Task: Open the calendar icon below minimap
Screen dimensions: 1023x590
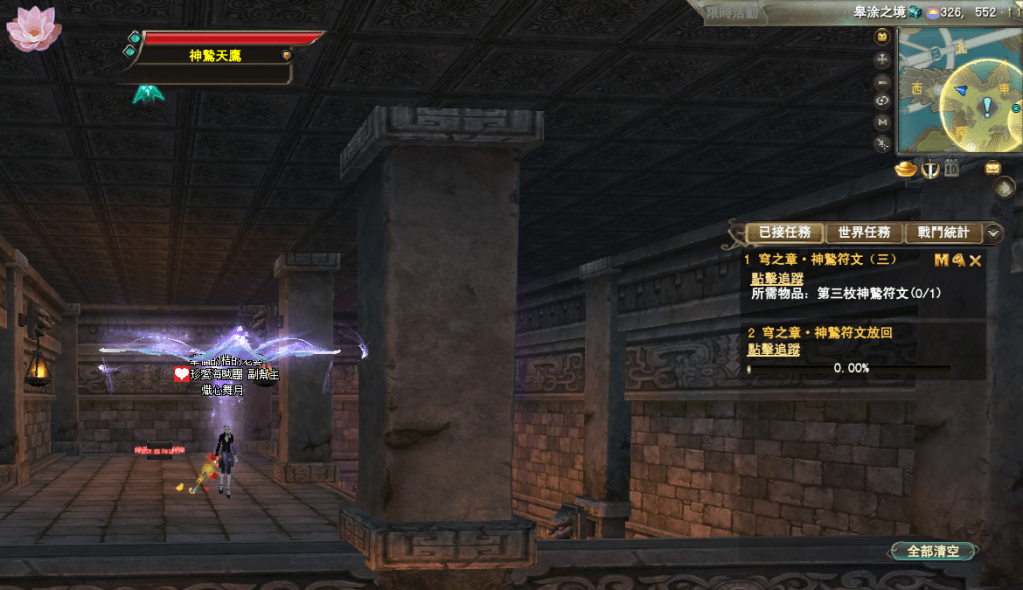Action: [x=952, y=169]
